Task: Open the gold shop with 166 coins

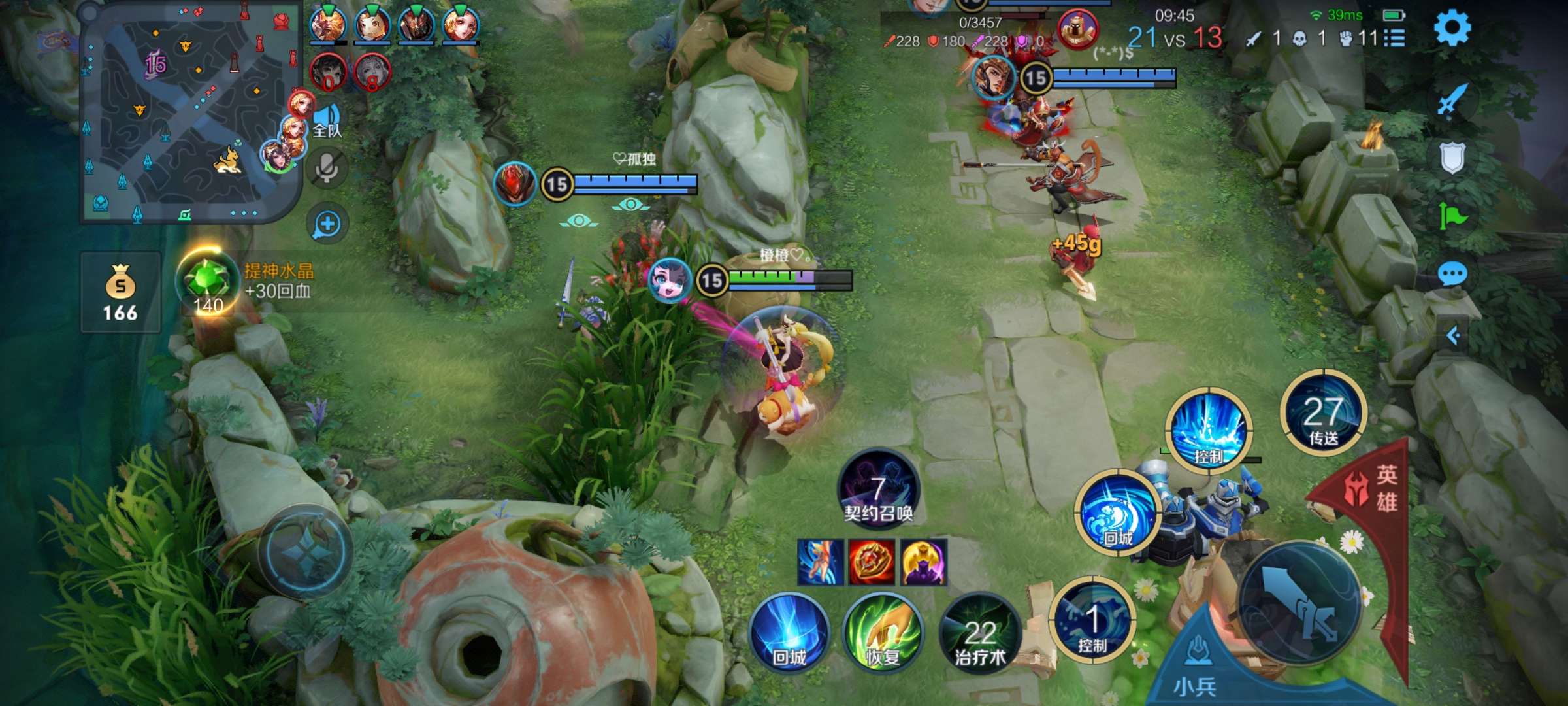Action: coord(120,293)
